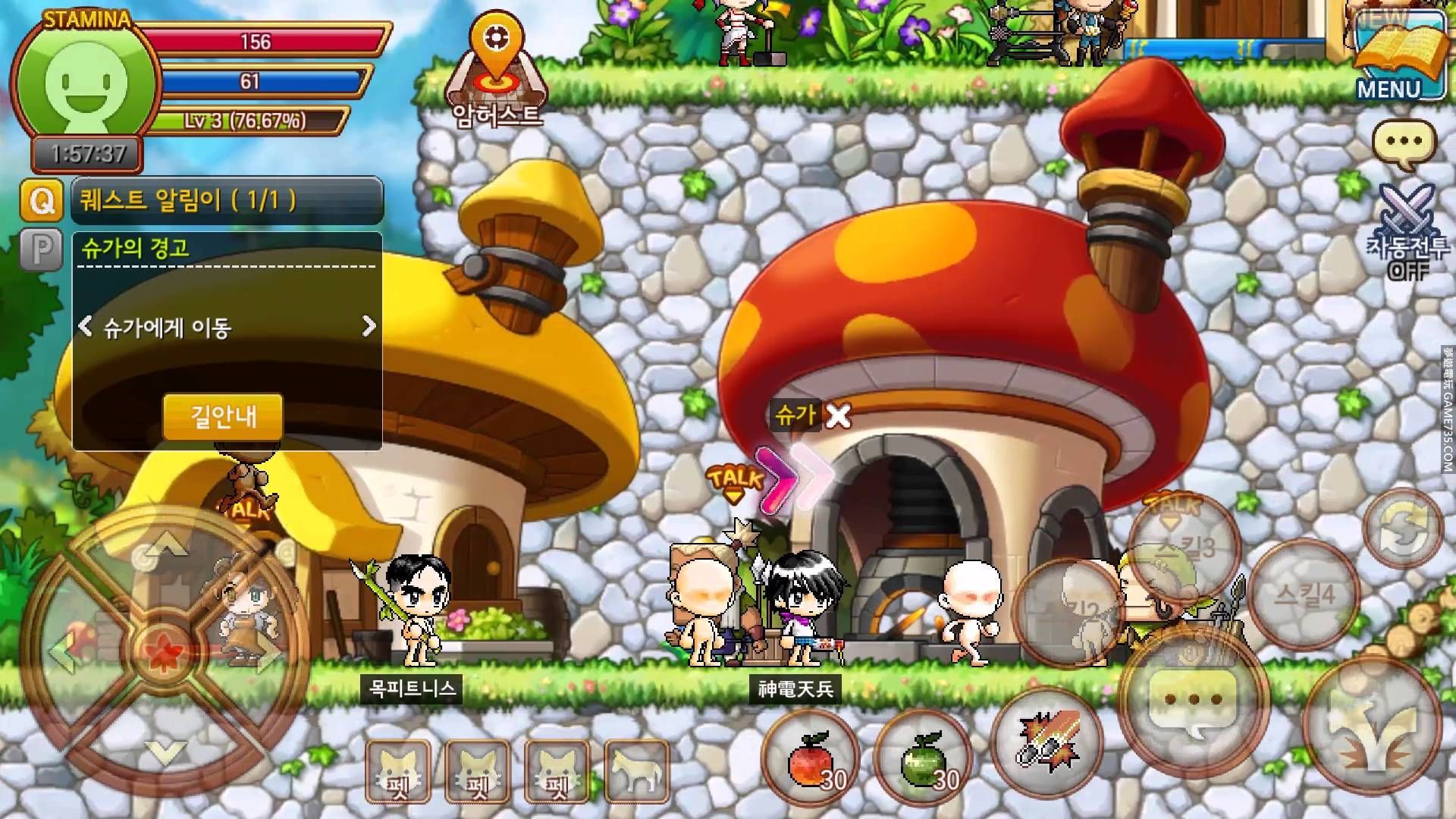Open the chat speech bubble icon
1456x819 pixels.
[1404, 143]
